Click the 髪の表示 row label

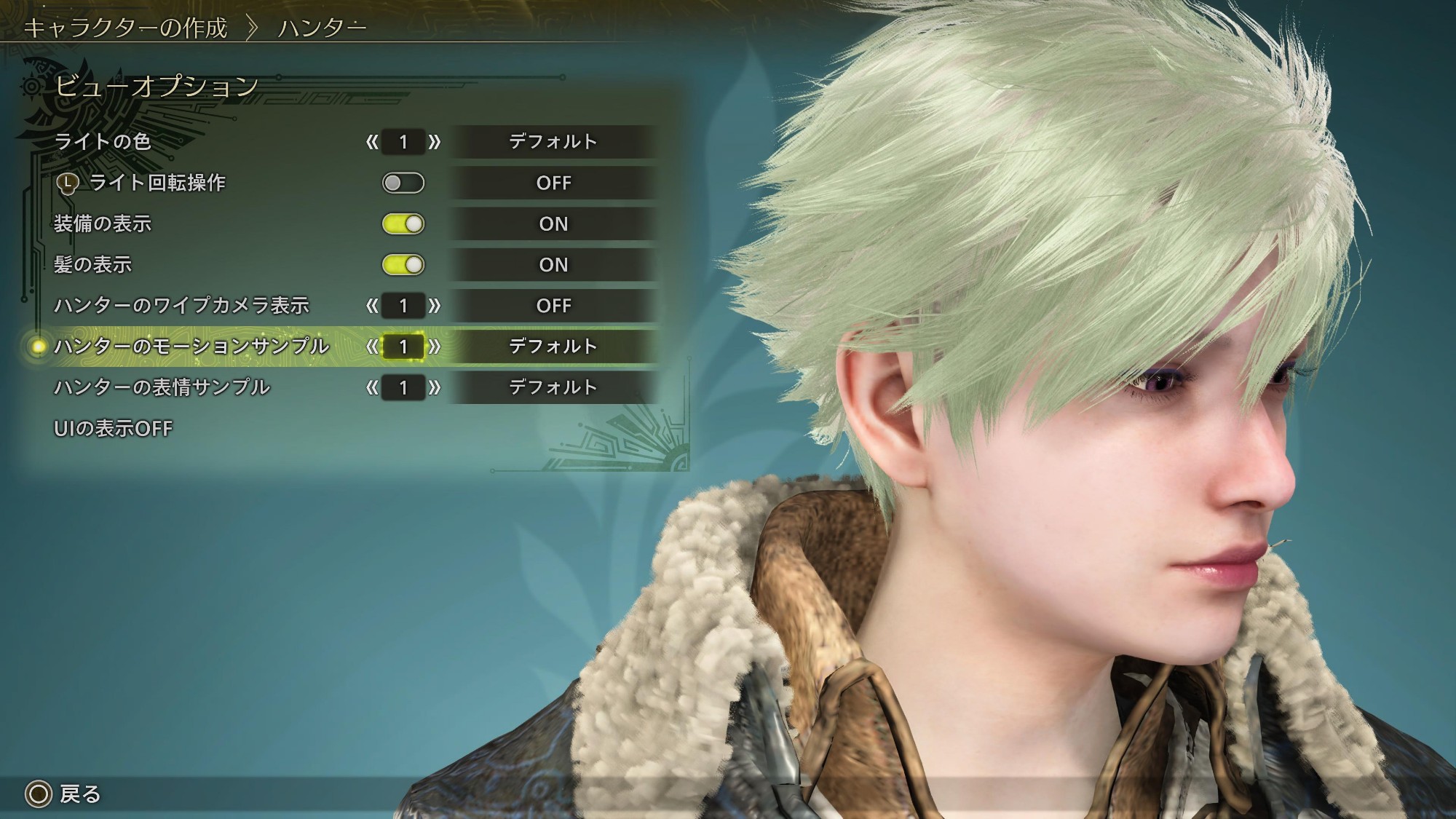(x=93, y=265)
